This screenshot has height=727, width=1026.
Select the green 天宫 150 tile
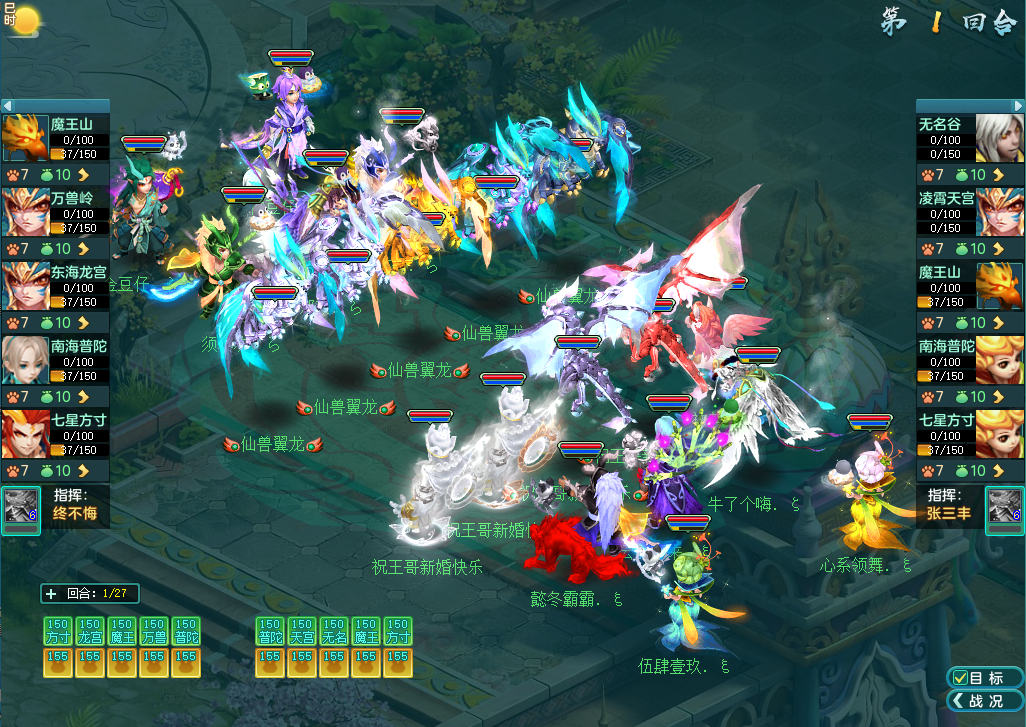pos(302,630)
